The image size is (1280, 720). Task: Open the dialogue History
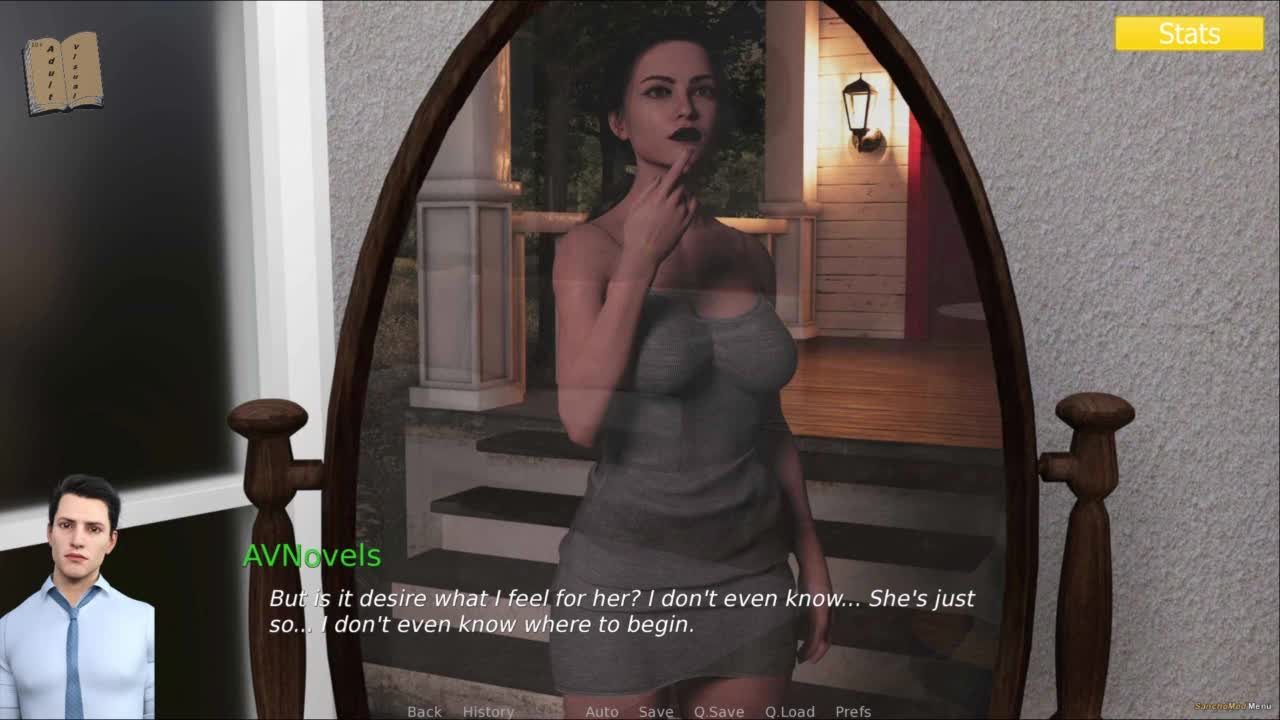(488, 711)
